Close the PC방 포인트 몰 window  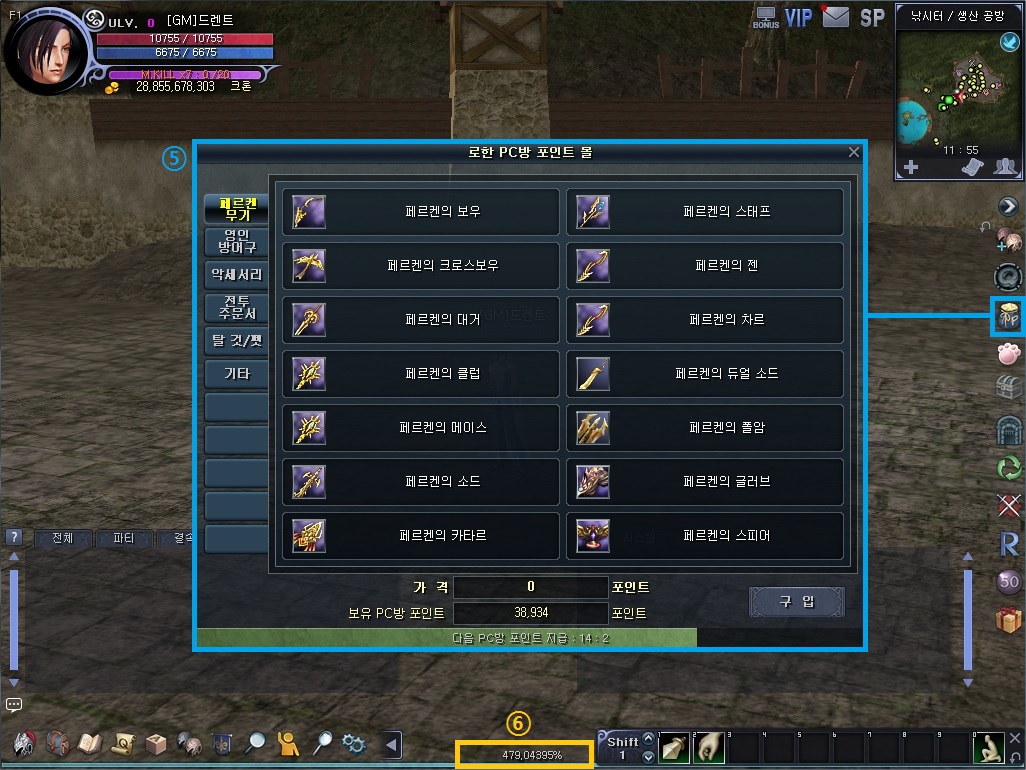(853, 153)
